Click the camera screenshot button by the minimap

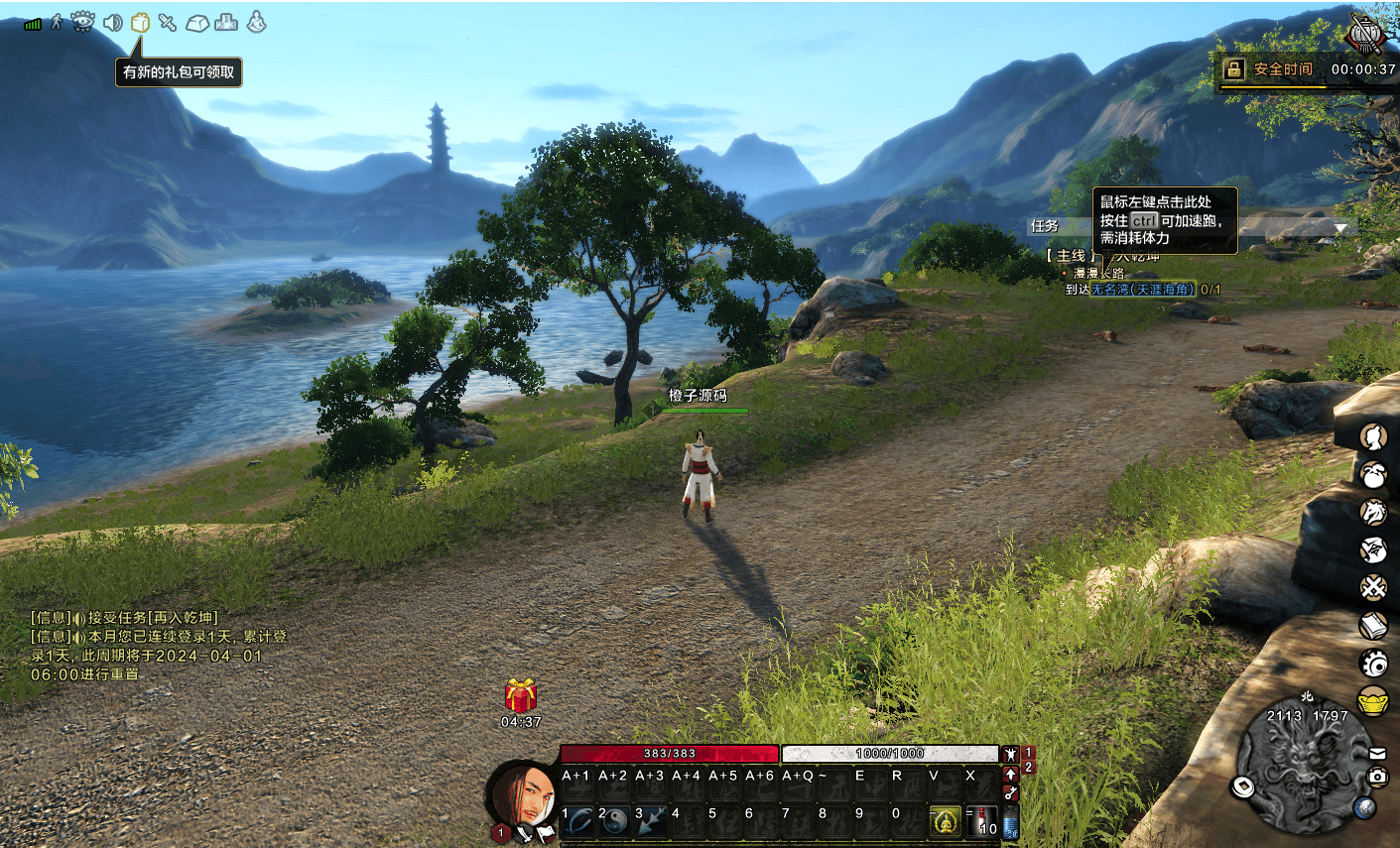[x=1378, y=777]
